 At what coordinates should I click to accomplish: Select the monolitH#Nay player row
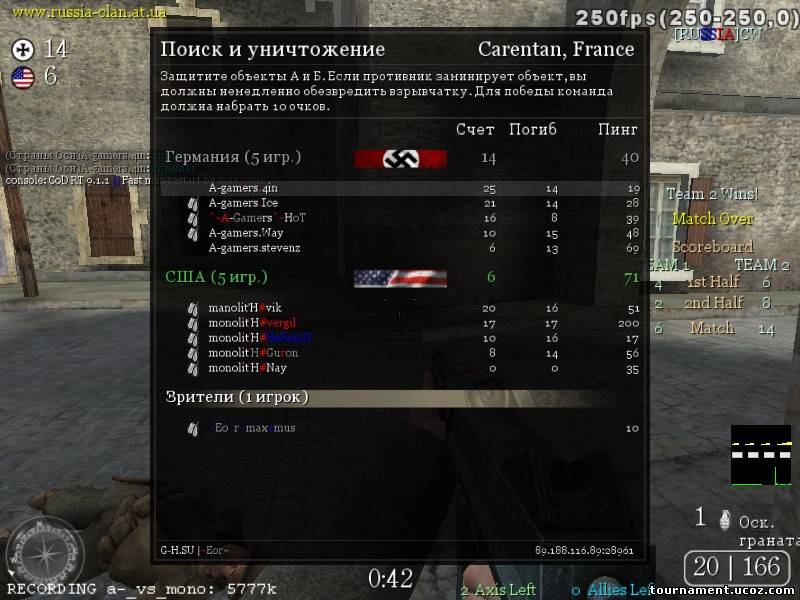(x=247, y=368)
